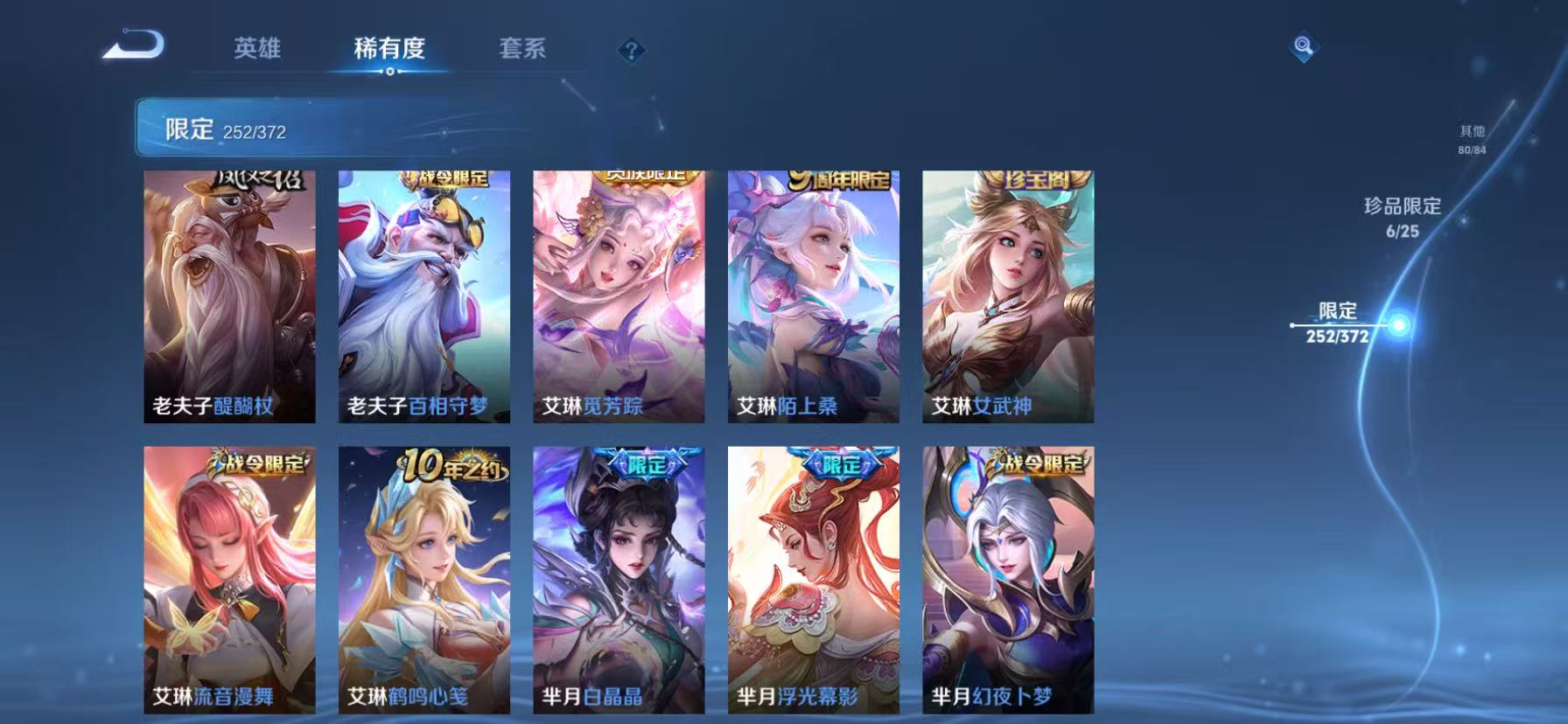Screen dimensions: 1568x724
Task: Open the 芈月白晶晶 skin card
Action: 620,581
